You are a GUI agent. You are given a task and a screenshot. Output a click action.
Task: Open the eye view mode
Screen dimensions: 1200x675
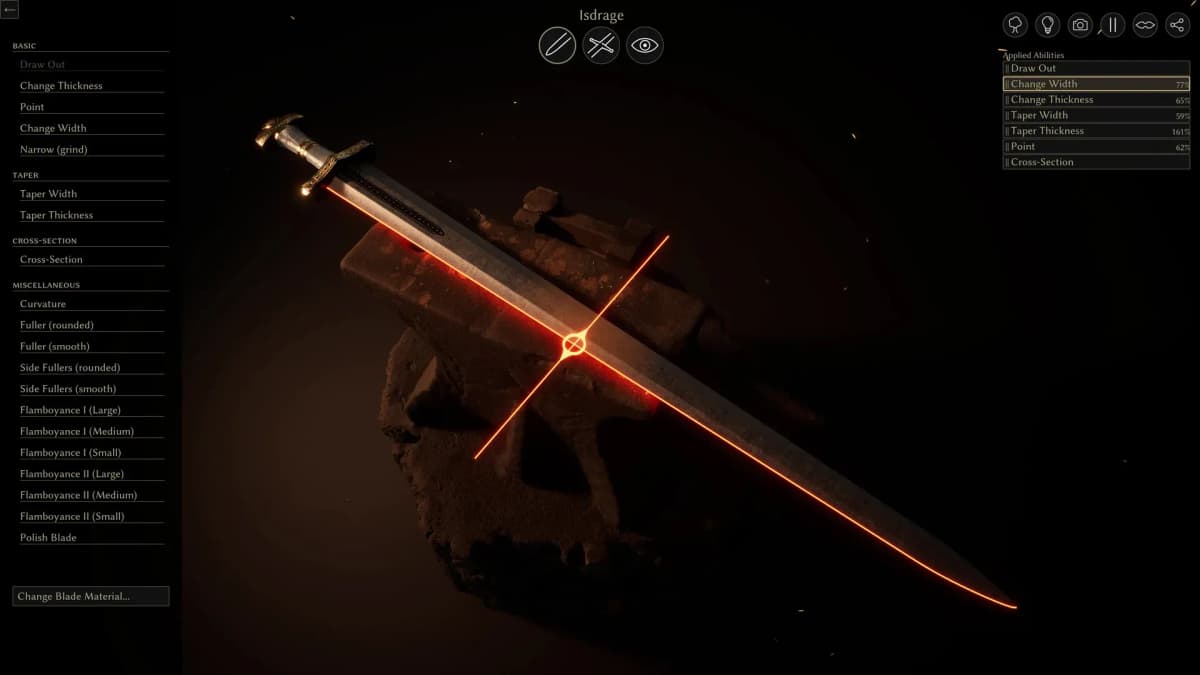(x=645, y=45)
